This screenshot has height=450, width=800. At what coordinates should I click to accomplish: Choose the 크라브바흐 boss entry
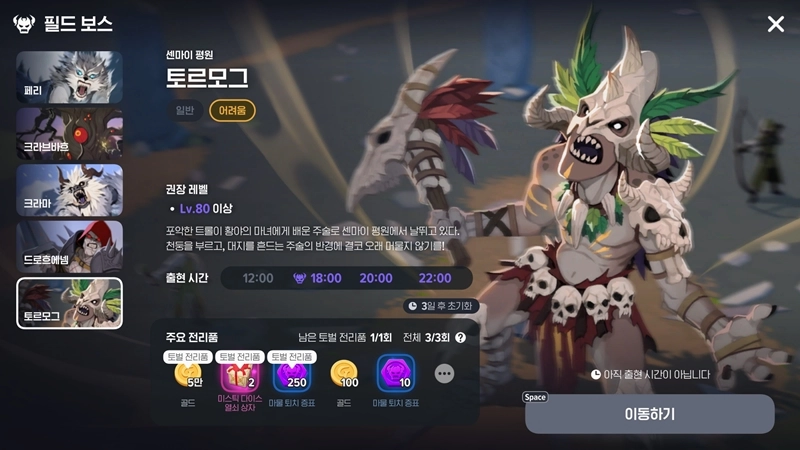coord(70,134)
